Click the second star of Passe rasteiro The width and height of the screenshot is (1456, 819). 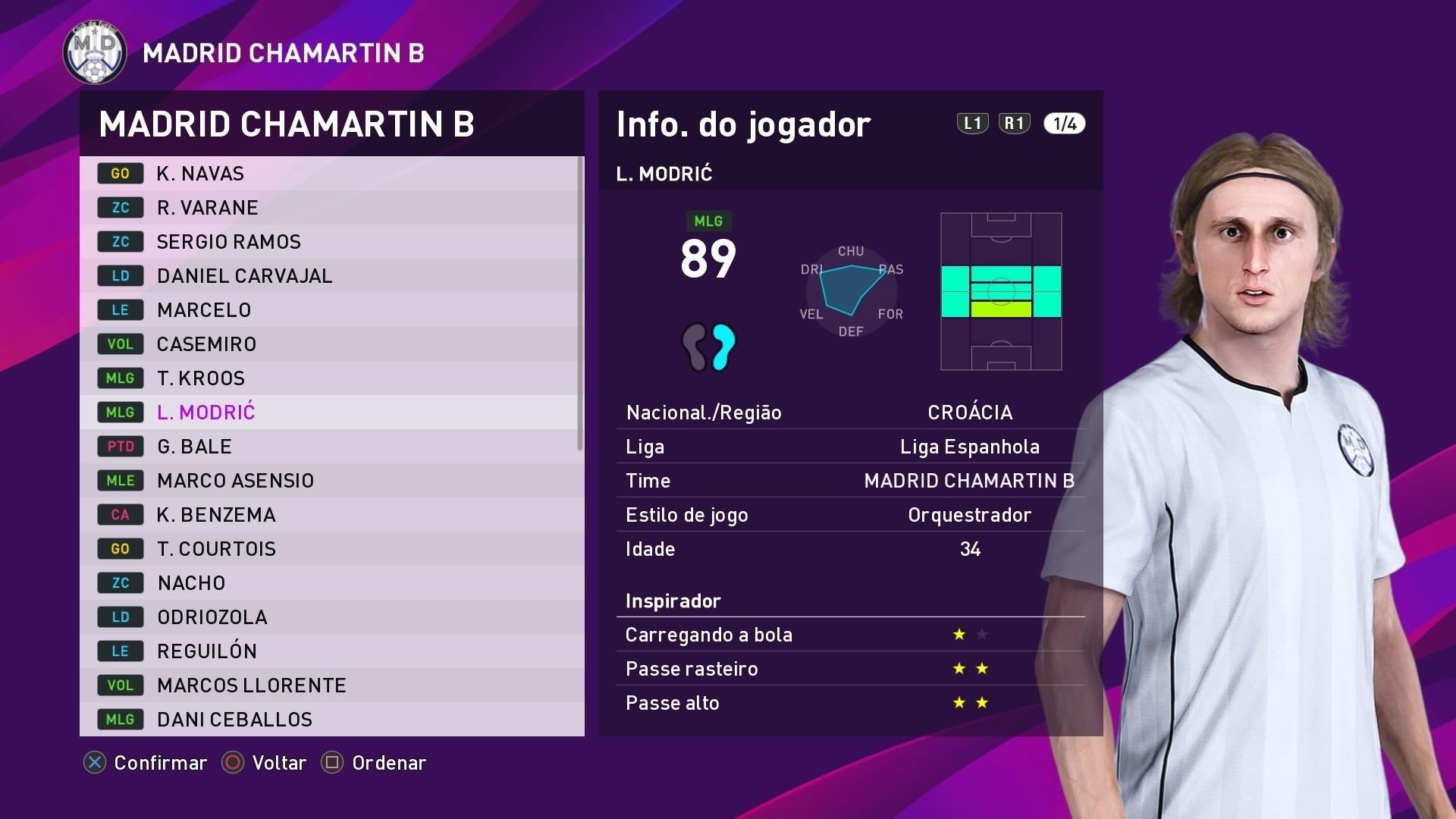tap(982, 668)
